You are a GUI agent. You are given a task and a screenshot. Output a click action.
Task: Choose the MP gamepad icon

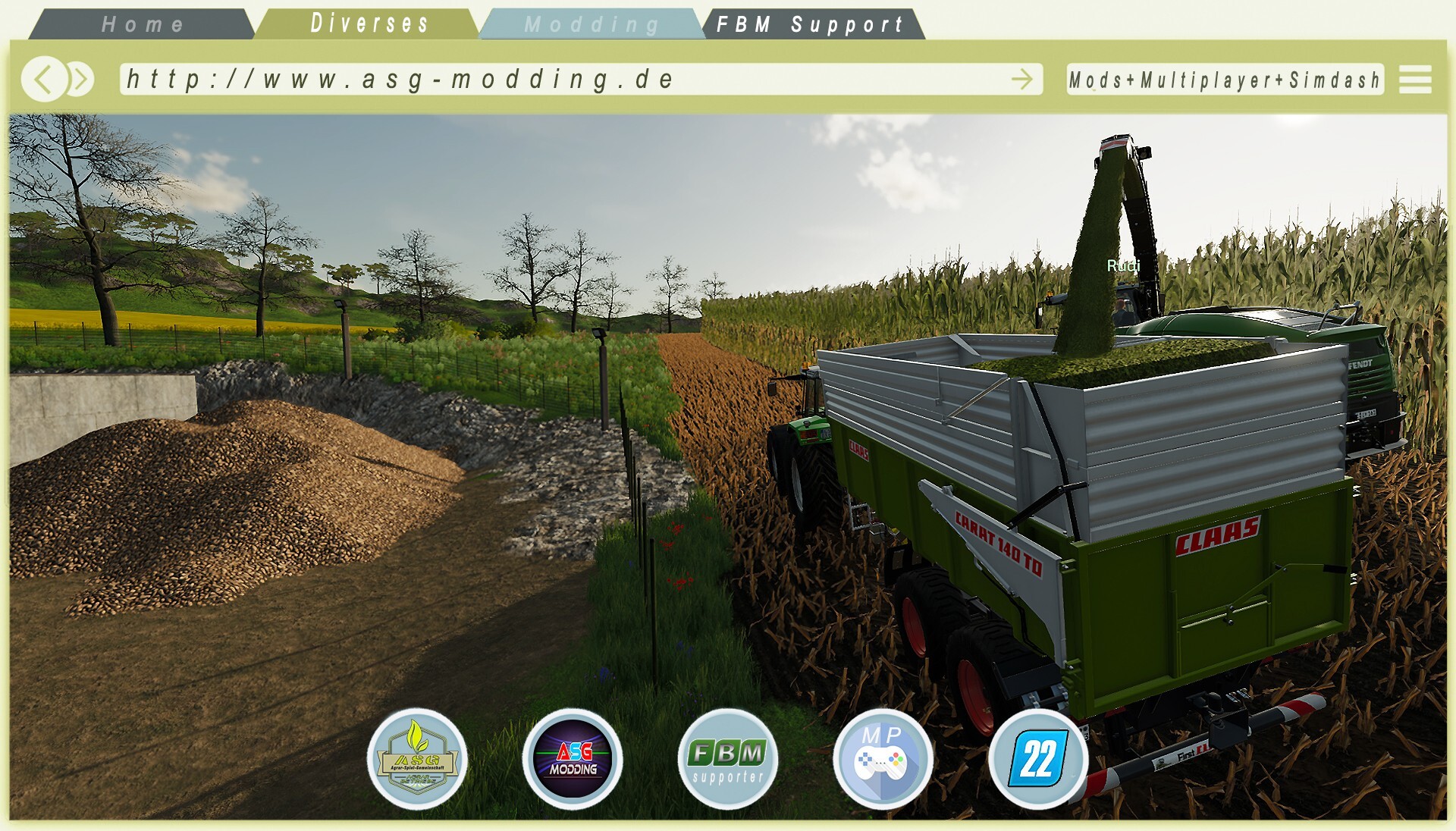tap(882, 759)
